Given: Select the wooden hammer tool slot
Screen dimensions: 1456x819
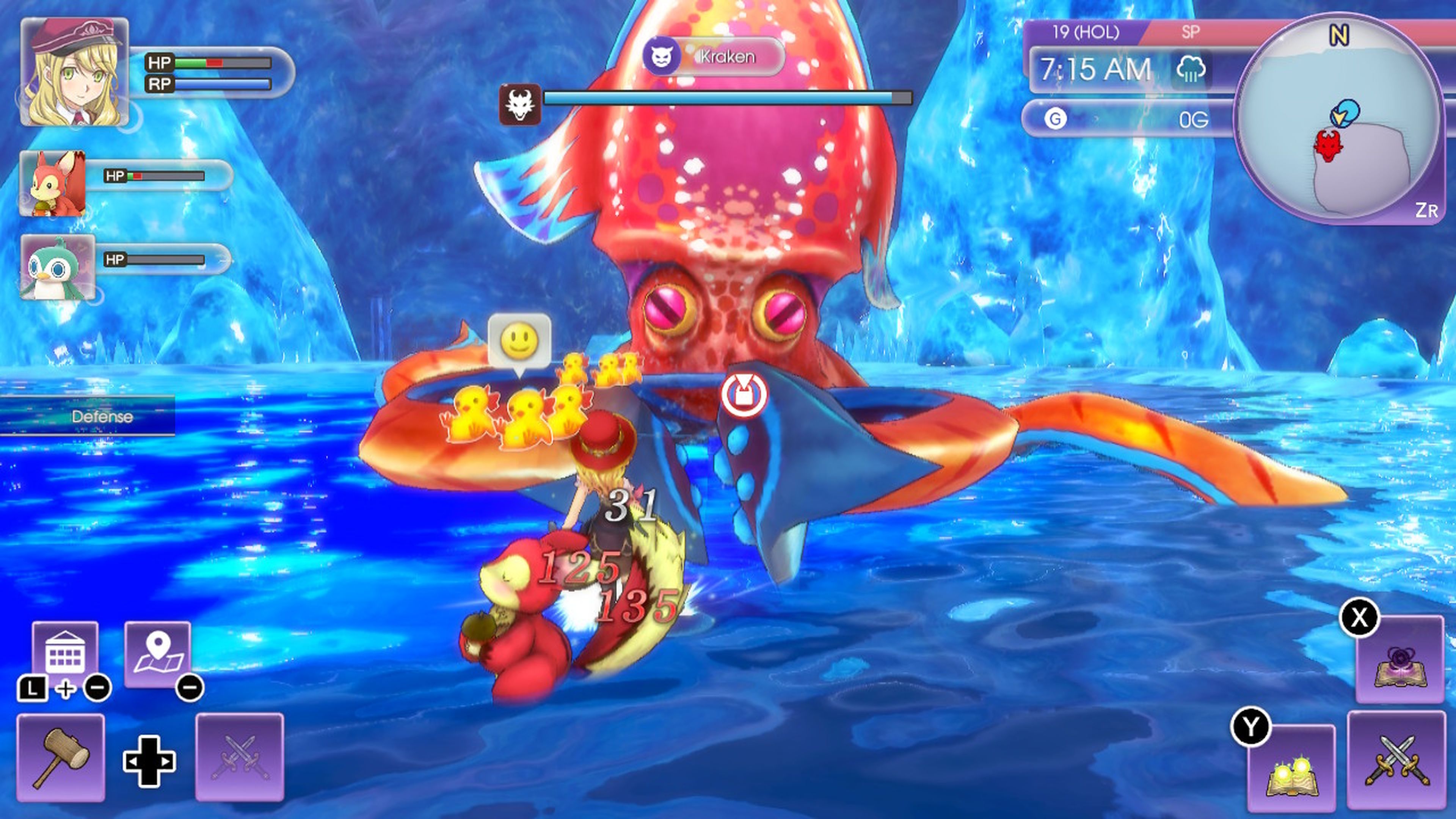Looking at the screenshot, I should tap(61, 758).
